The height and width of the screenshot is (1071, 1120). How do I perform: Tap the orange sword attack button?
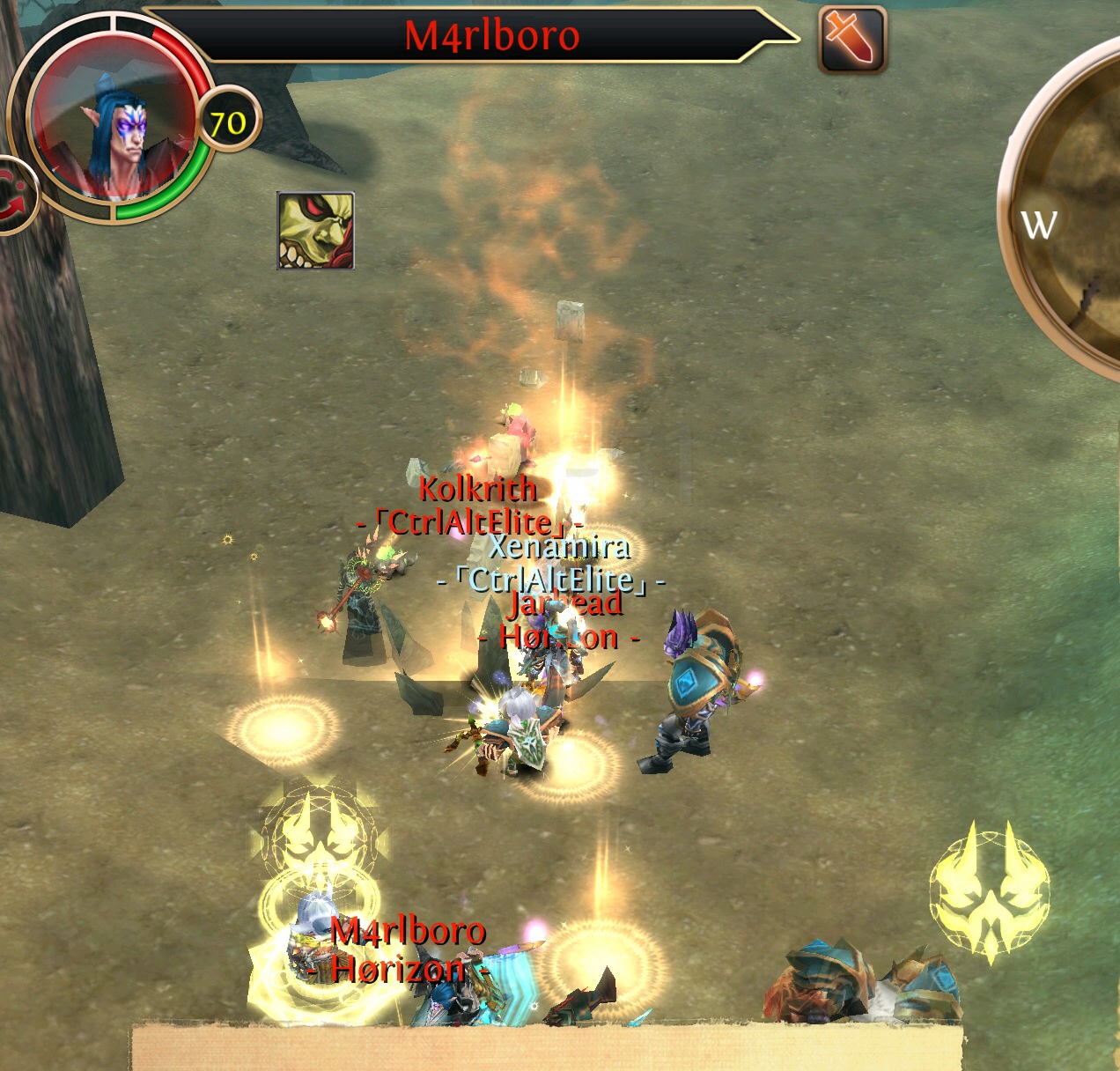[x=851, y=40]
